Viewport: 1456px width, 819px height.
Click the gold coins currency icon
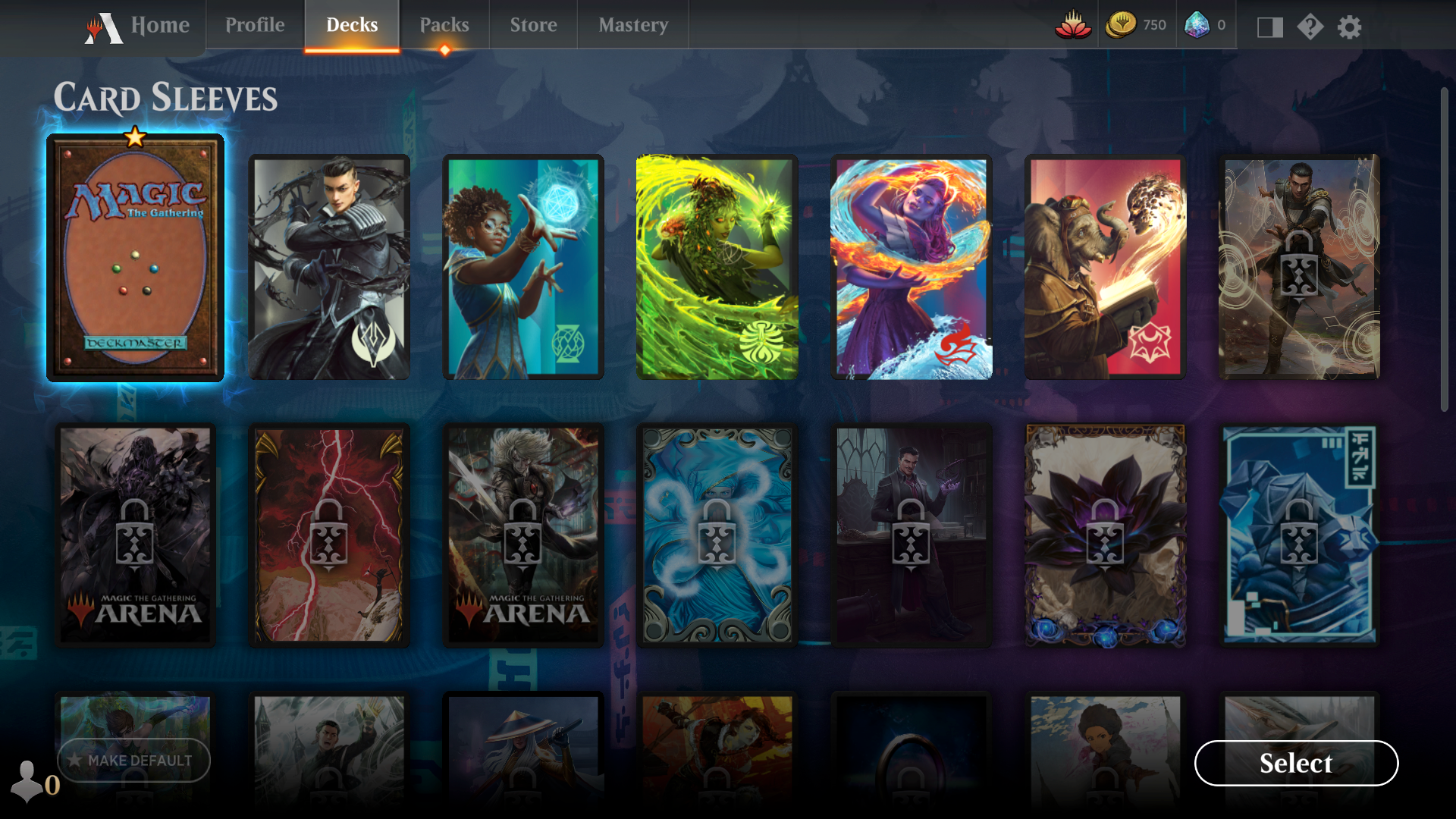[x=1121, y=24]
